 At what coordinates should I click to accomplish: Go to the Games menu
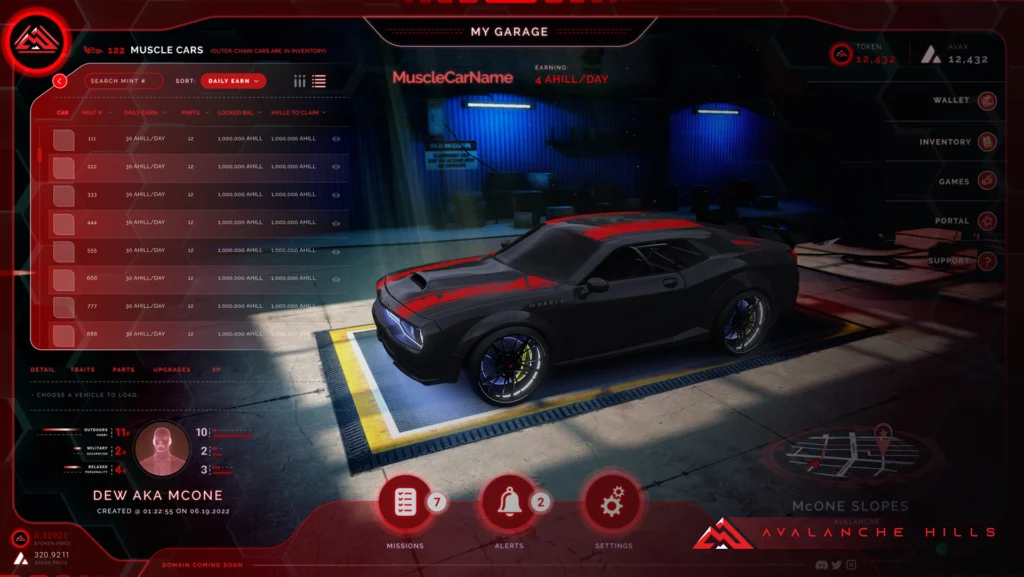click(987, 181)
